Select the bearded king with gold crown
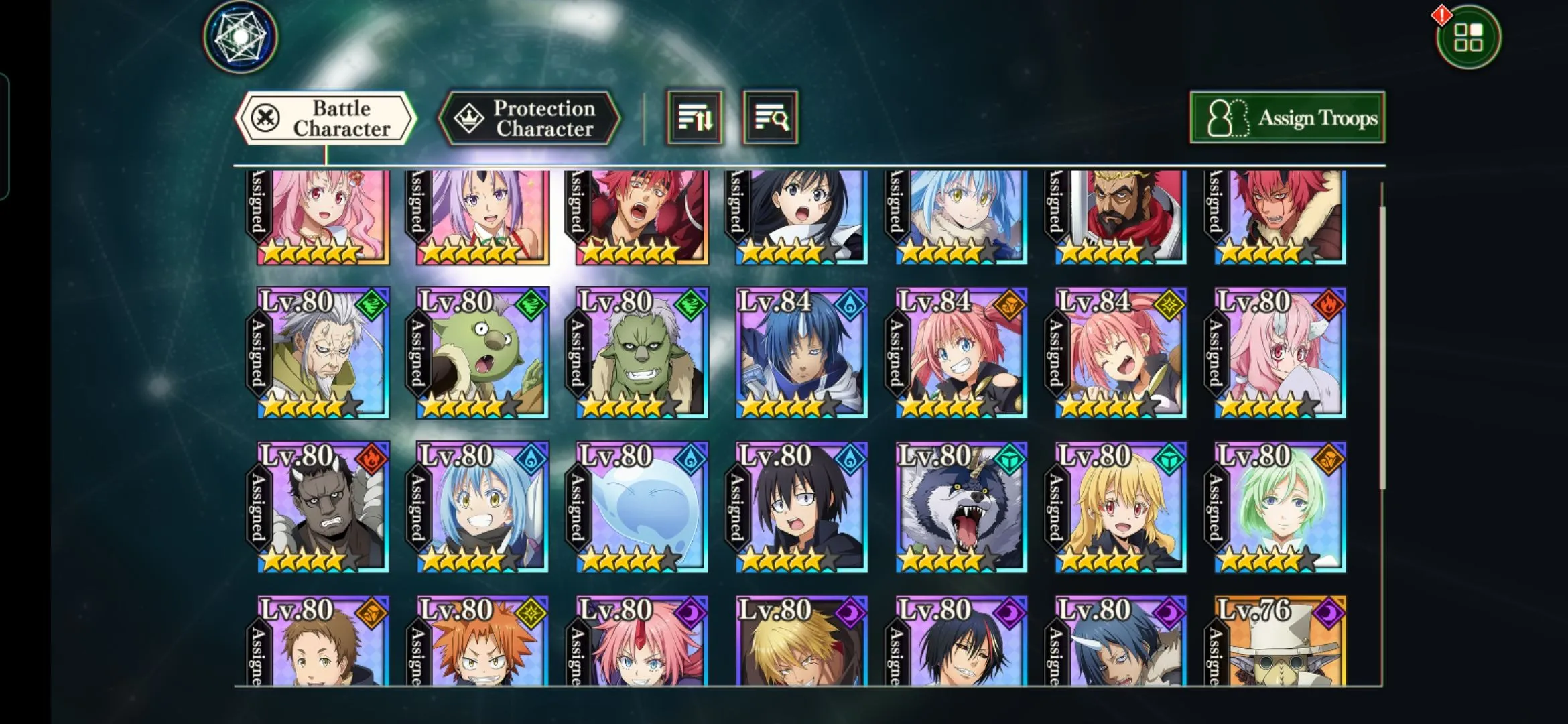 (x=1120, y=216)
